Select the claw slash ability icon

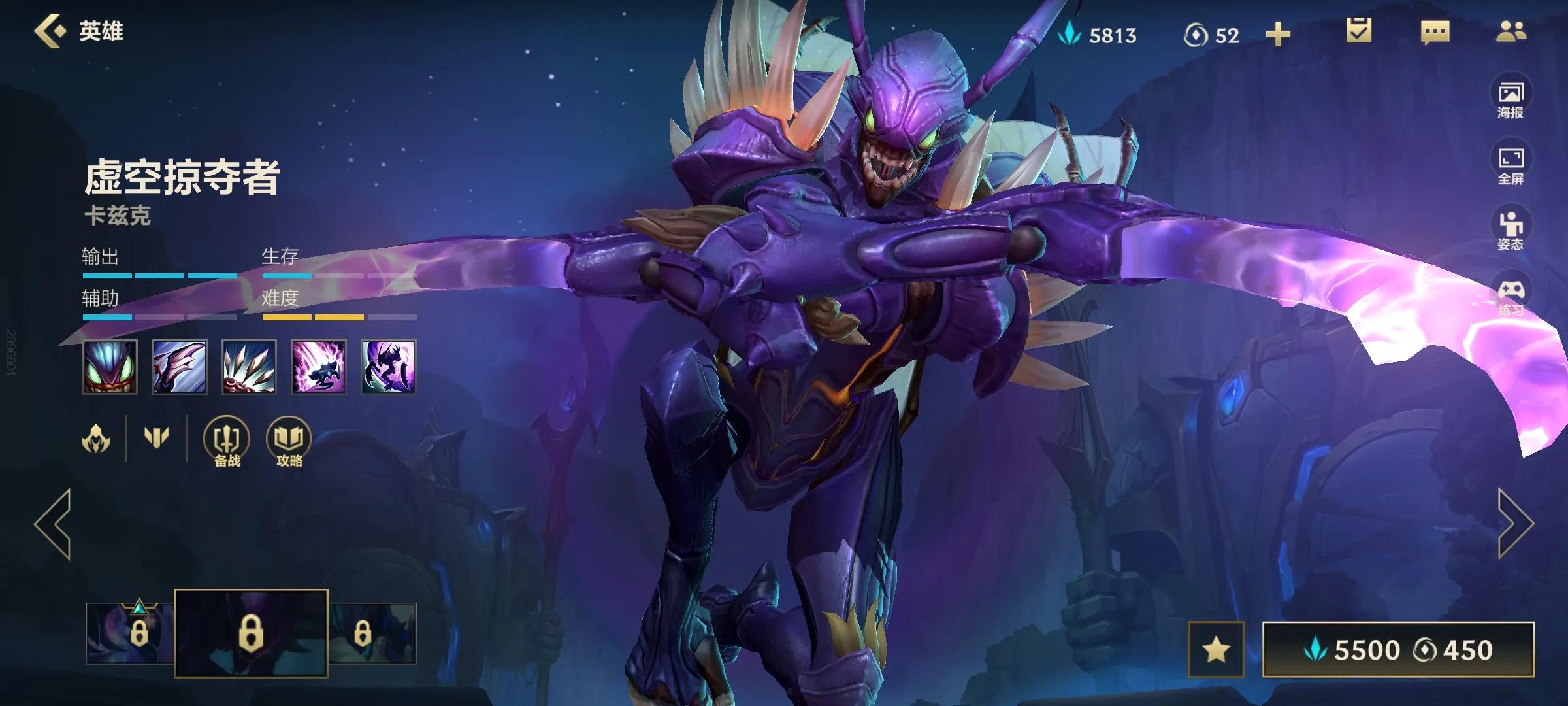[180, 367]
